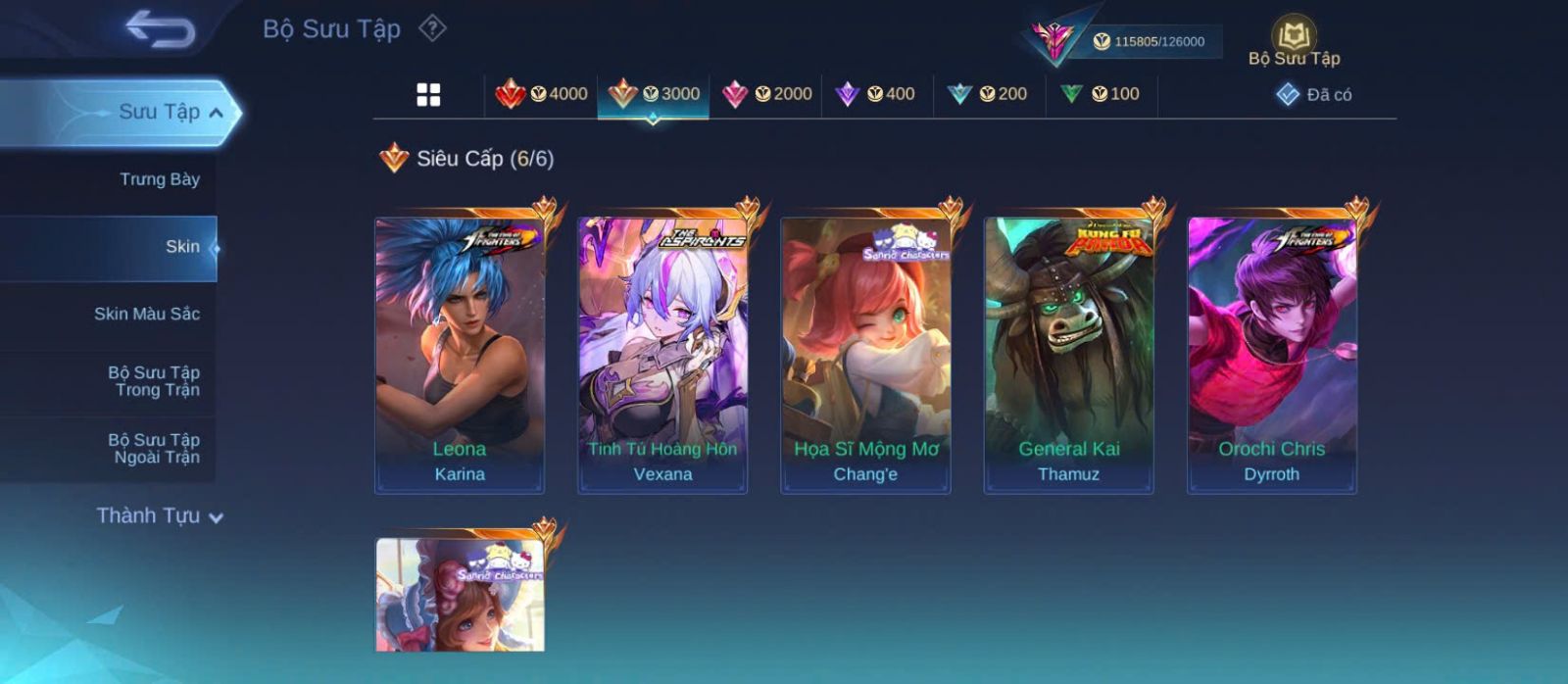Screen dimensions: 1568x684
Task: Open Bộ Sưu Tập Ngoài Trận
Action: pyautogui.click(x=154, y=449)
